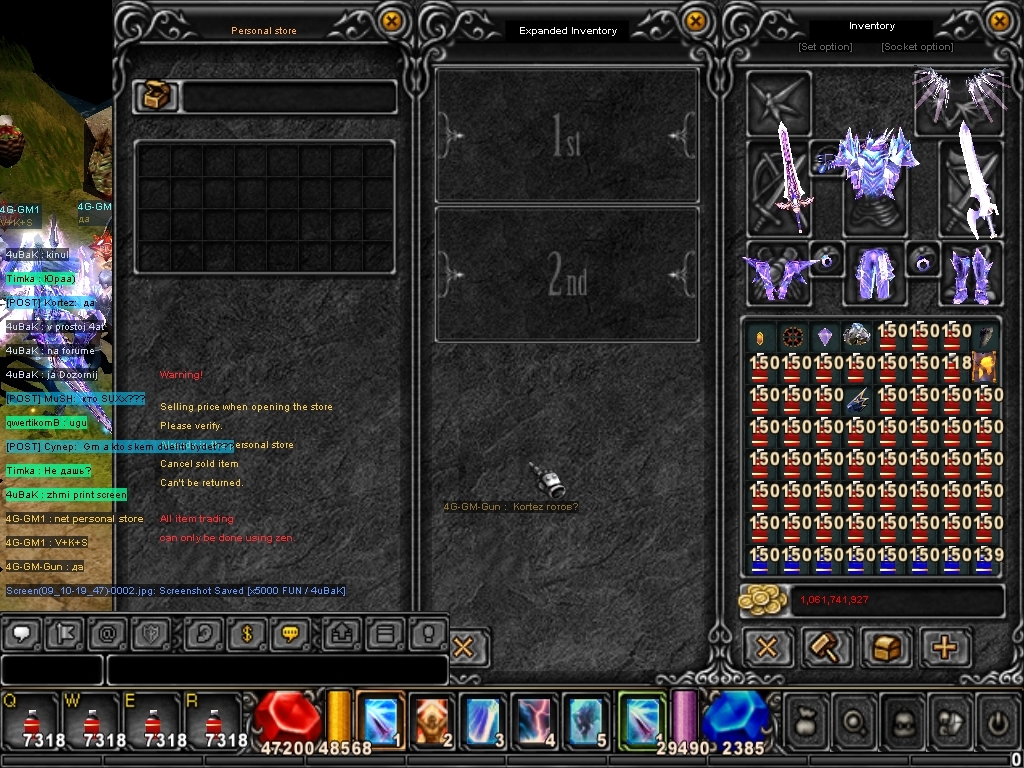Viewport: 1024px width, 768px height.
Task: Close the Inventory window
Action: [999, 21]
